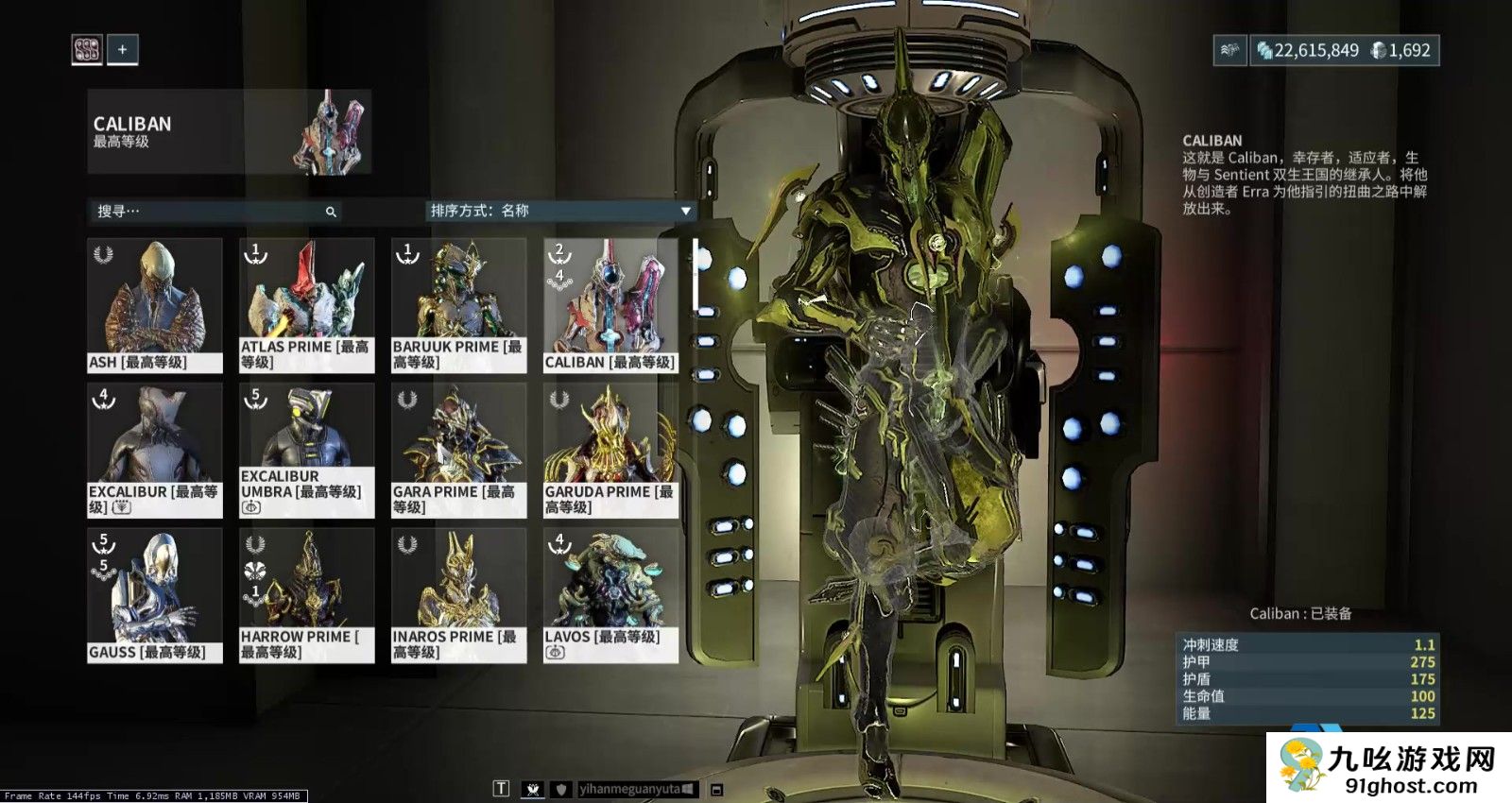
Task: Click the platinum balance counter
Action: [1401, 50]
